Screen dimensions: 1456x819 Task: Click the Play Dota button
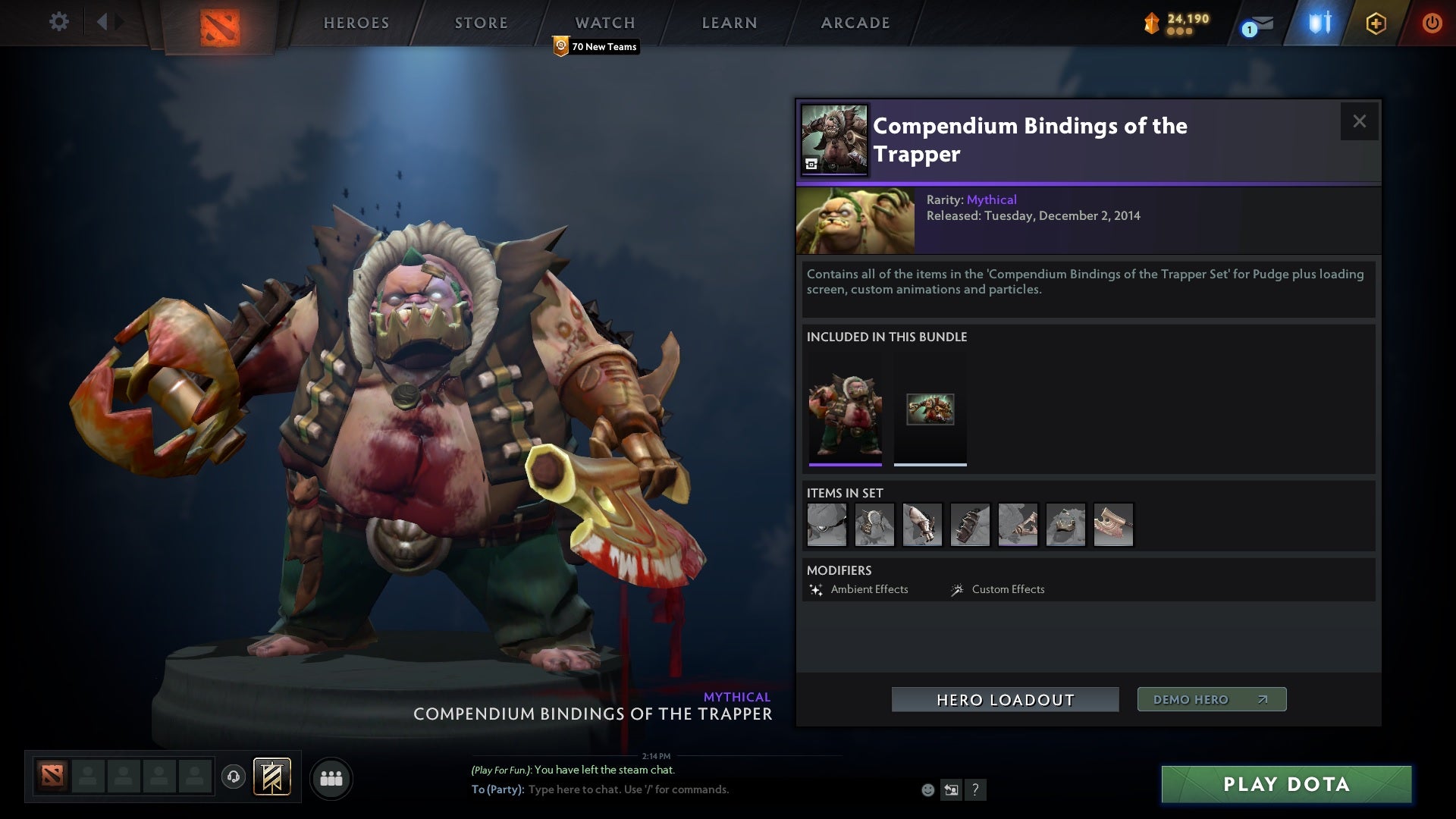pos(1286,784)
